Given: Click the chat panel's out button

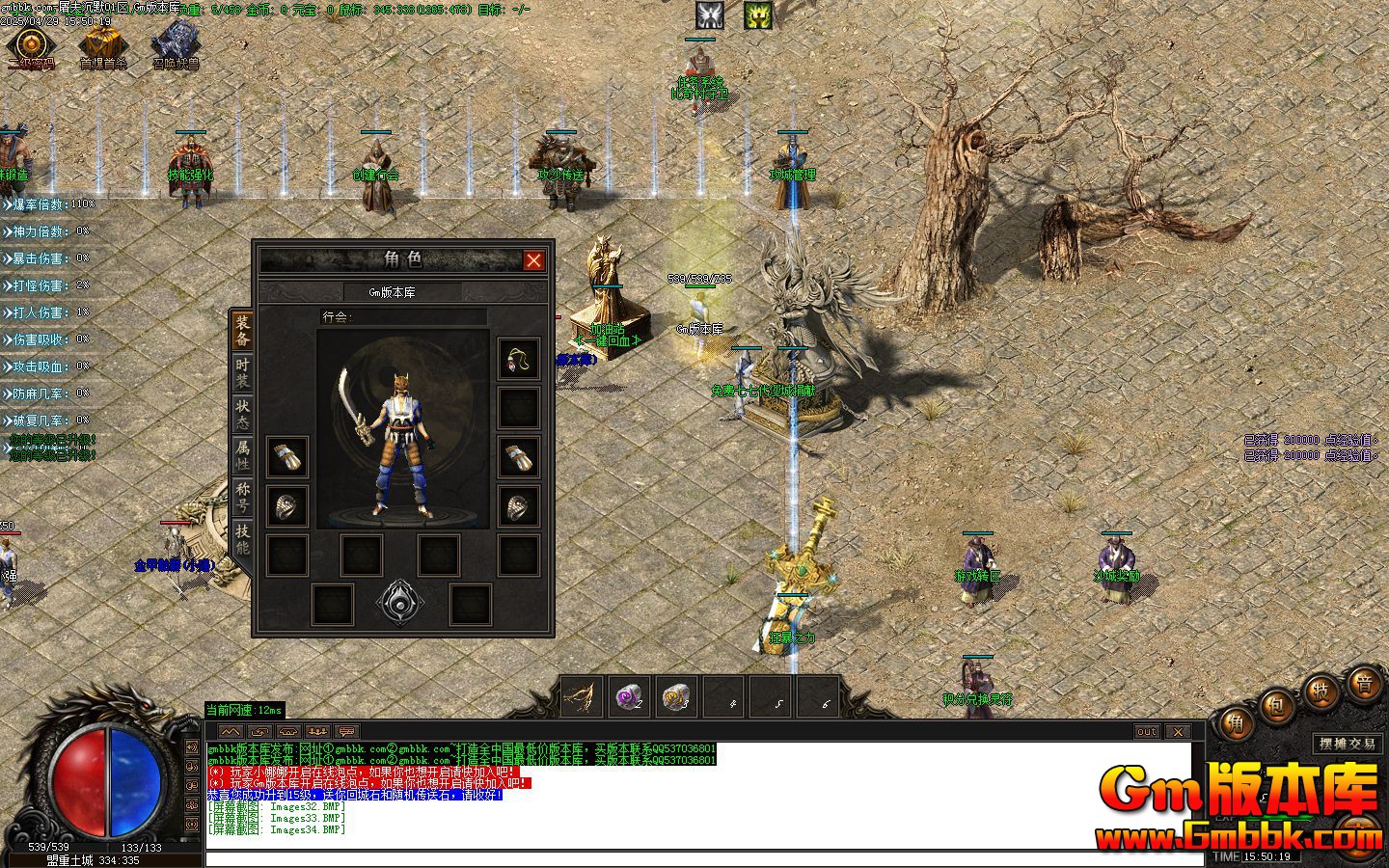Looking at the screenshot, I should pyautogui.click(x=1146, y=732).
